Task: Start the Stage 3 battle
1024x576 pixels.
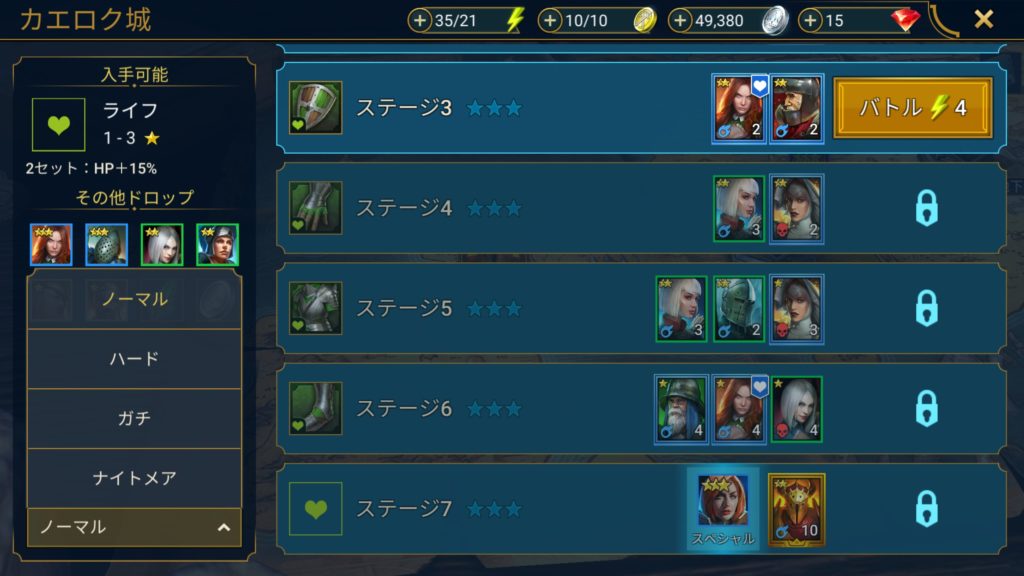Action: (912, 108)
